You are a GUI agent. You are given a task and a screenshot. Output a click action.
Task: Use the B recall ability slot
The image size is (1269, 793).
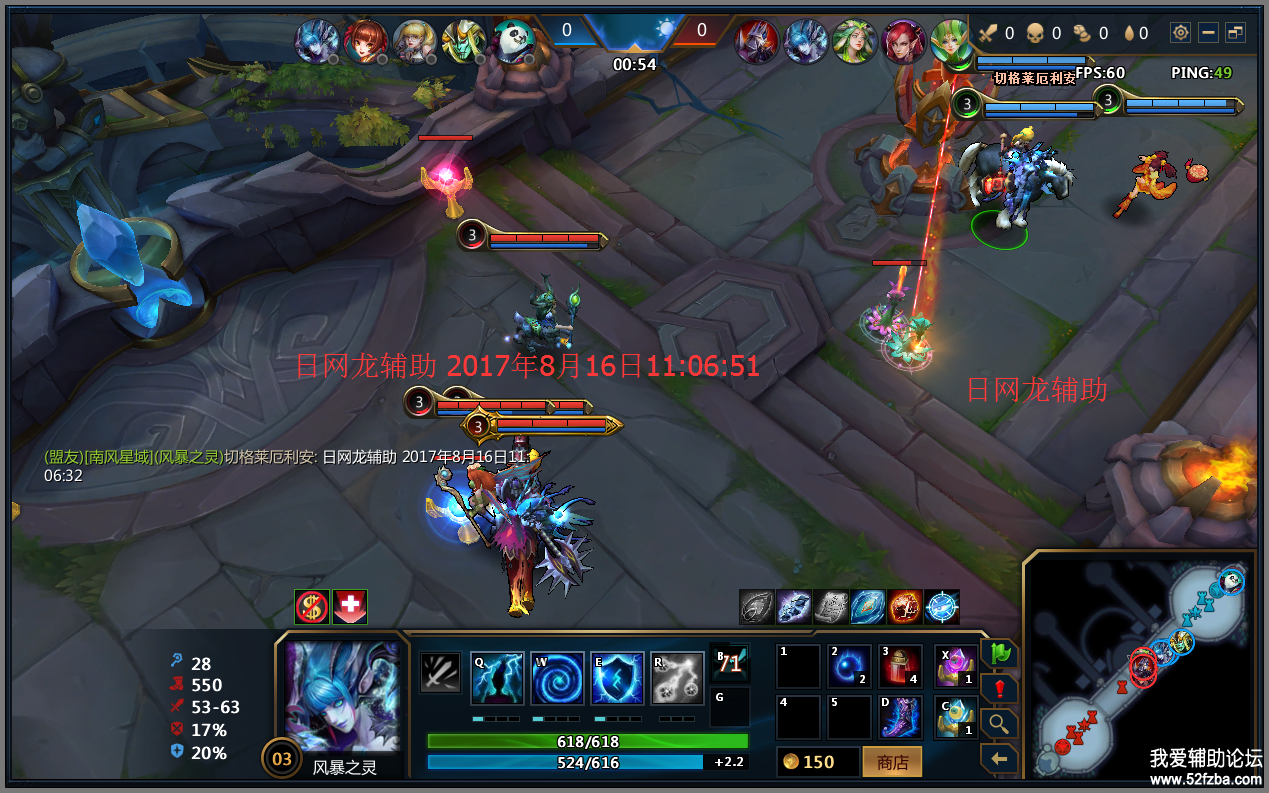pos(729,662)
